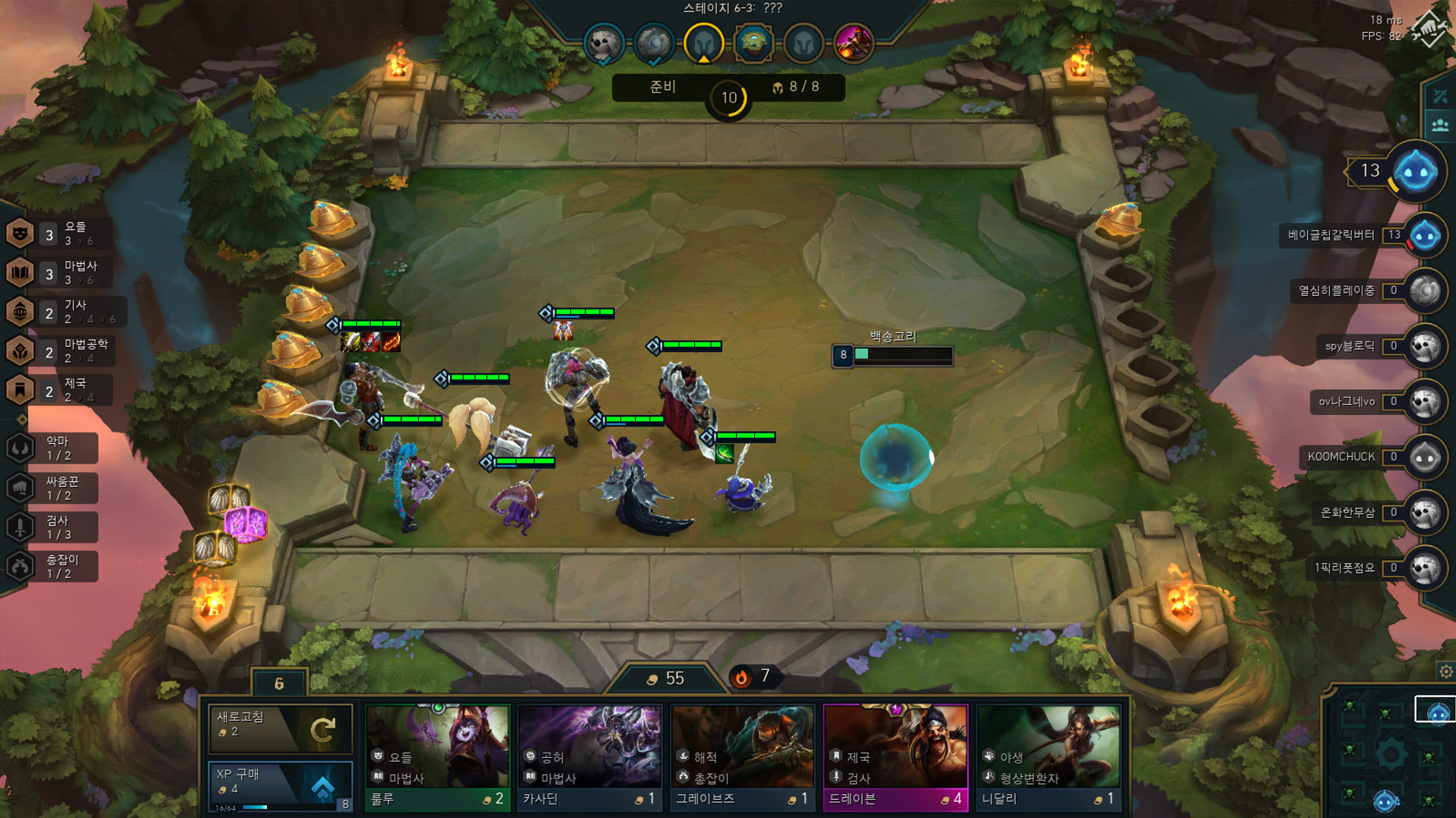Open the crossed swords combat recap panel
The height and width of the screenshot is (818, 1456).
pyautogui.click(x=1440, y=97)
